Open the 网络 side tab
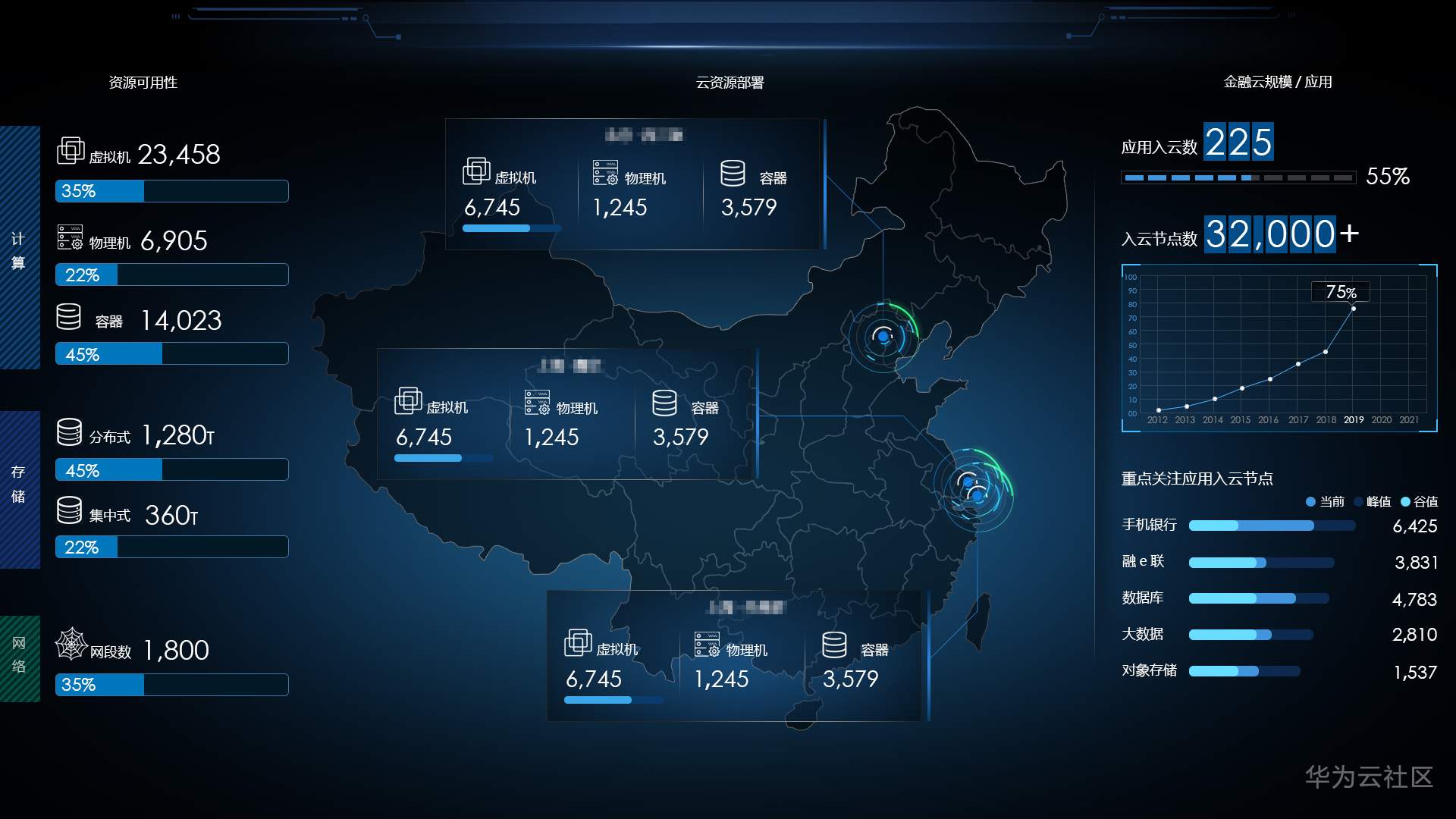This screenshot has width=1456, height=819. 19,656
